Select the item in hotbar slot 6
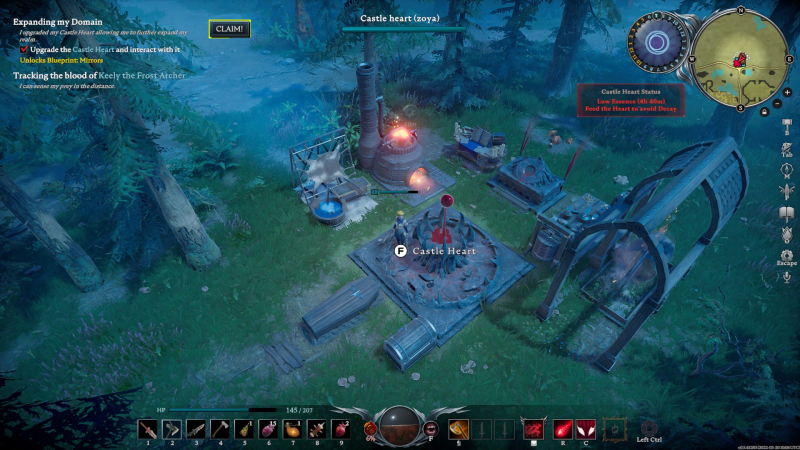 point(268,429)
